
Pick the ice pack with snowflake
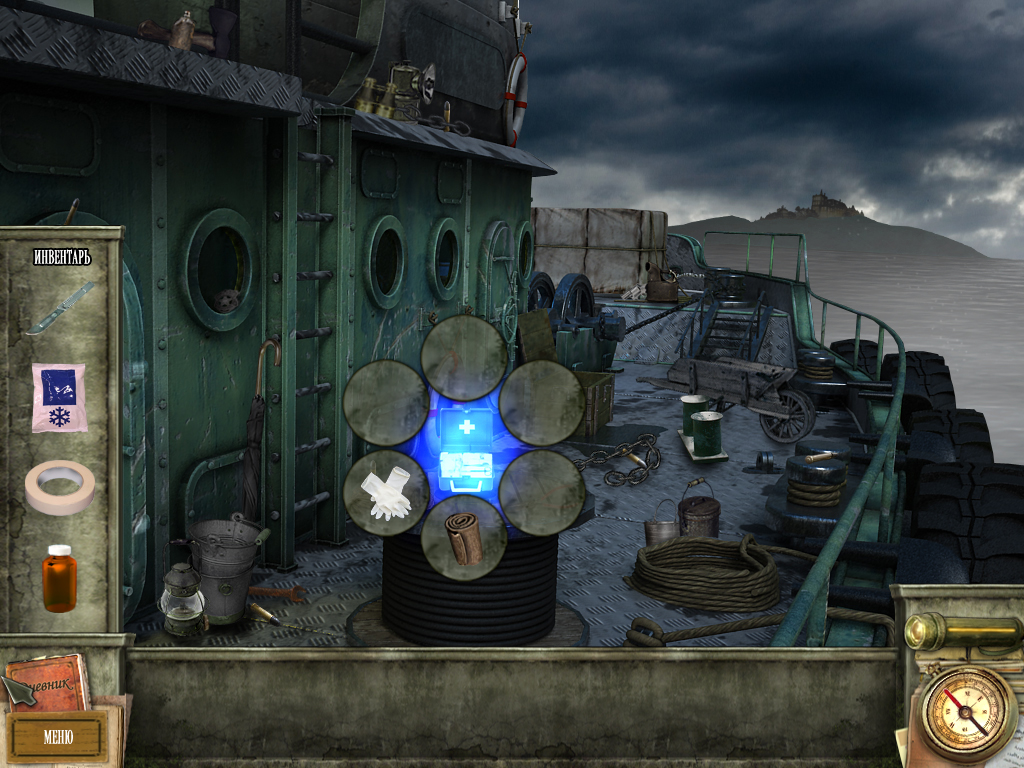(x=59, y=397)
